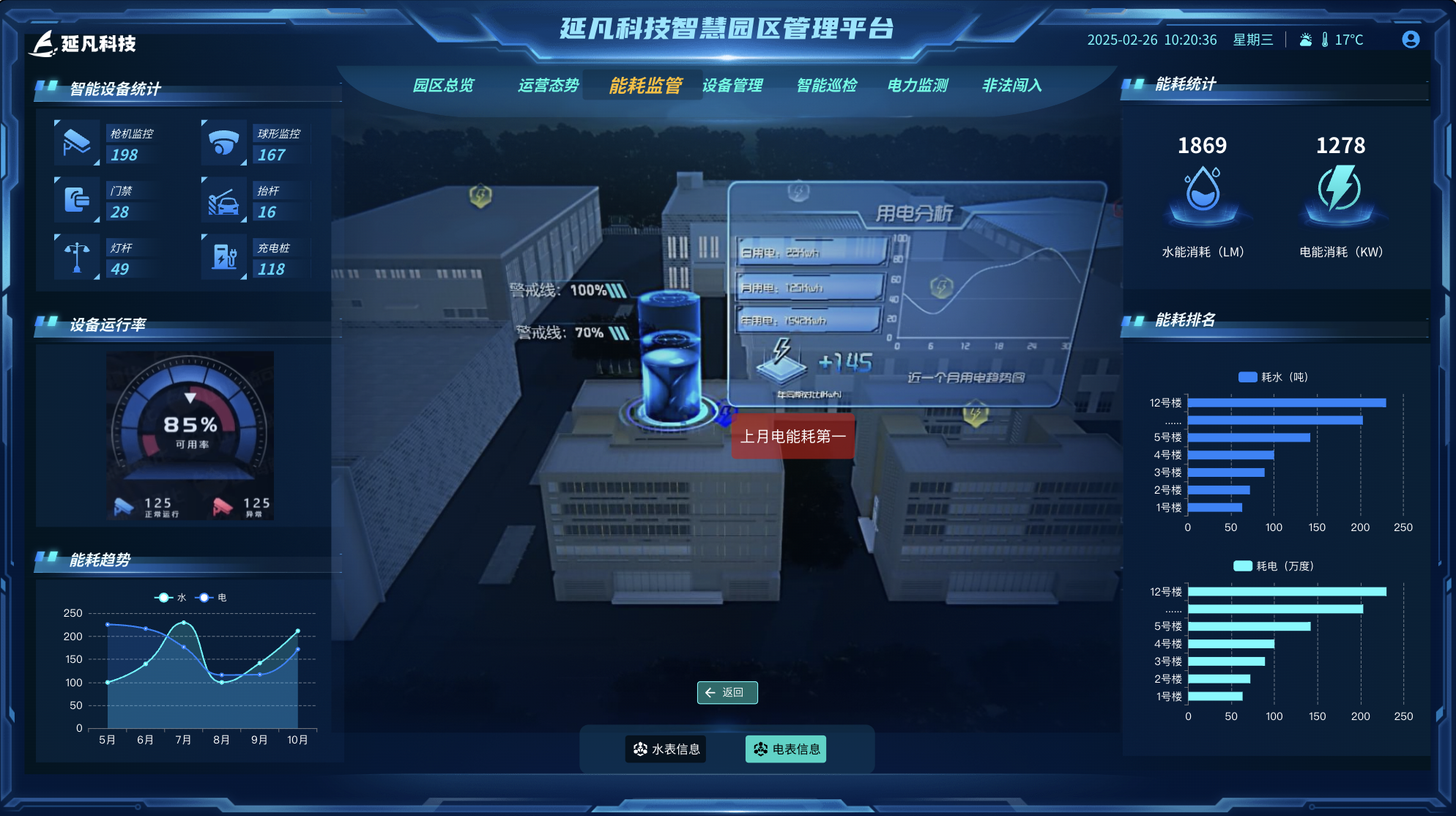
Task: Toggle the 耗水（吨）legend swatch
Action: (1247, 377)
